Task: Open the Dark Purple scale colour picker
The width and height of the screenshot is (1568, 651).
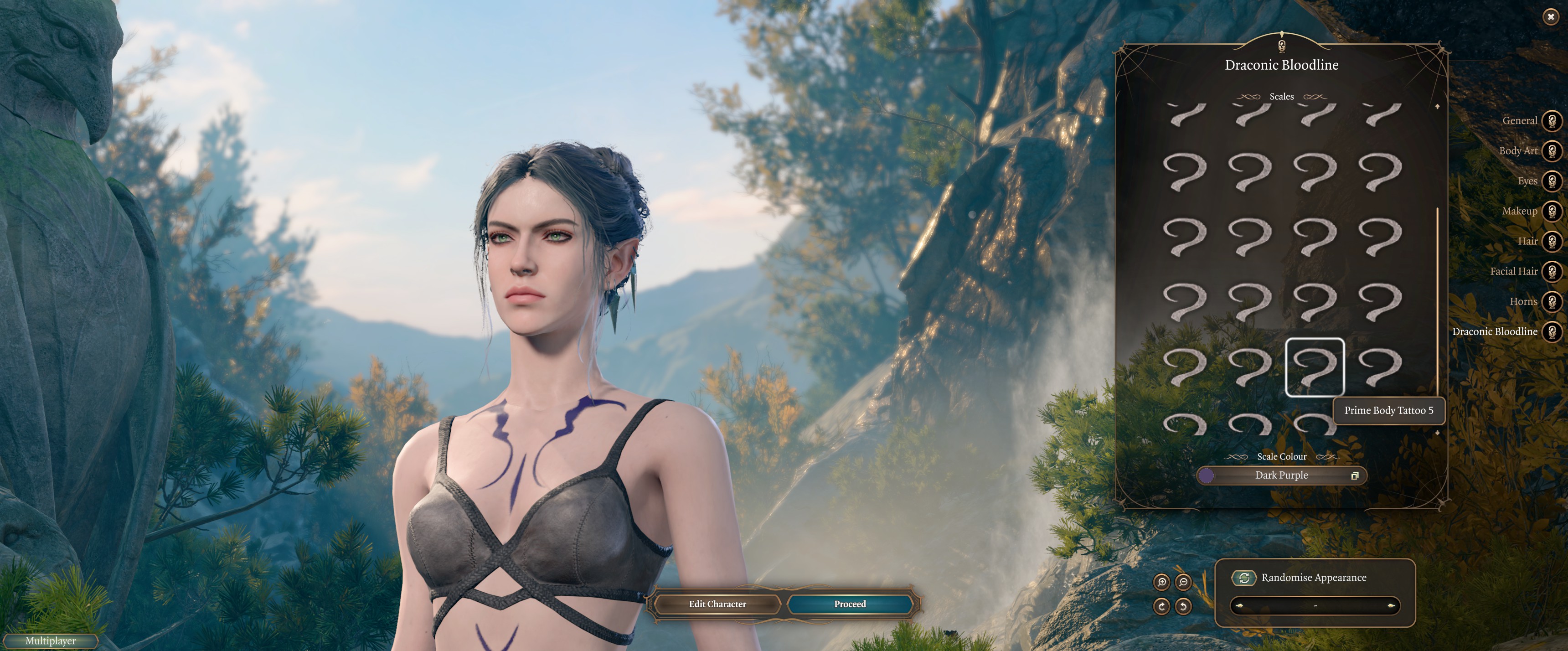Action: coord(1281,475)
